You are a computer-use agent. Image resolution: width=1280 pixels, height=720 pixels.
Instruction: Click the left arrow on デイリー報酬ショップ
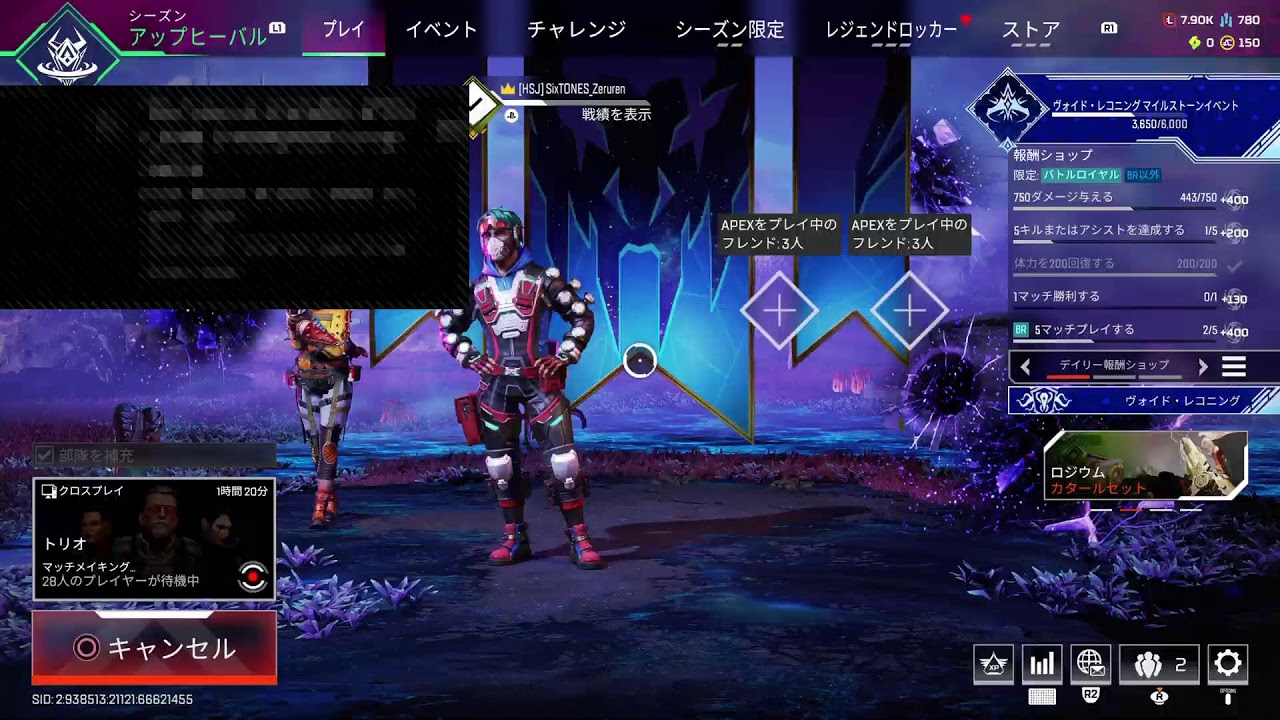coord(1026,366)
